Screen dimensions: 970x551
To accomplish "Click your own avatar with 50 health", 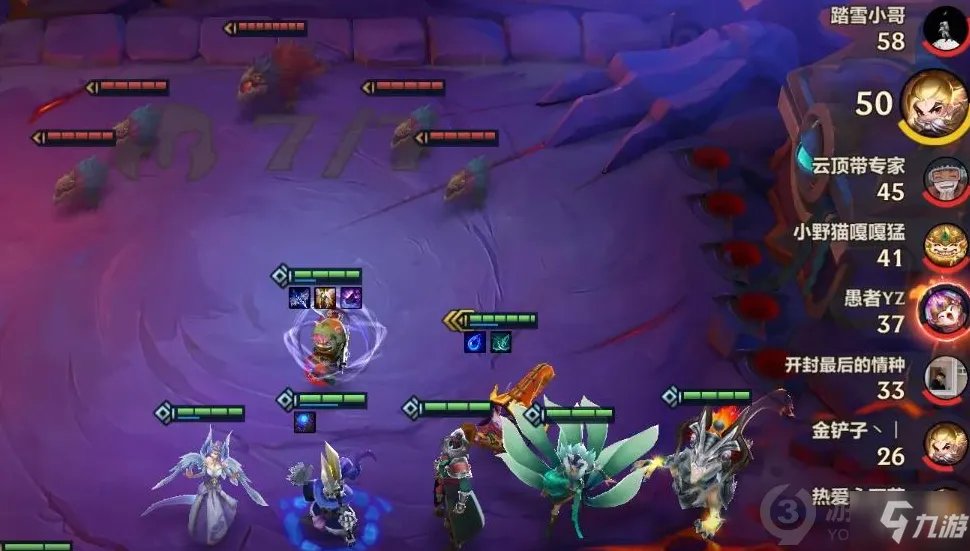I will click(x=934, y=102).
